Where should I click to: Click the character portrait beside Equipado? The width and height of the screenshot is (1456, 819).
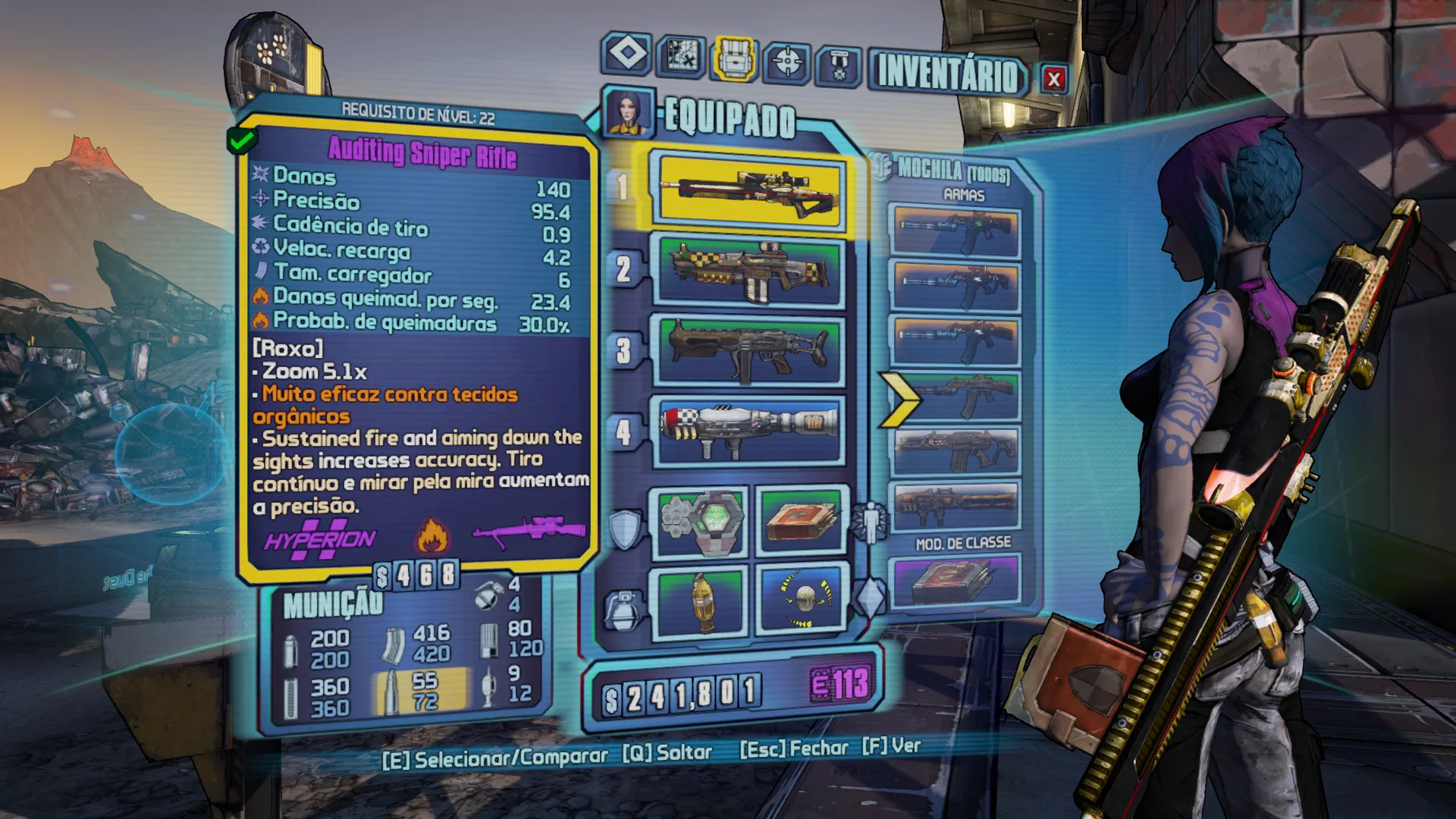(627, 112)
